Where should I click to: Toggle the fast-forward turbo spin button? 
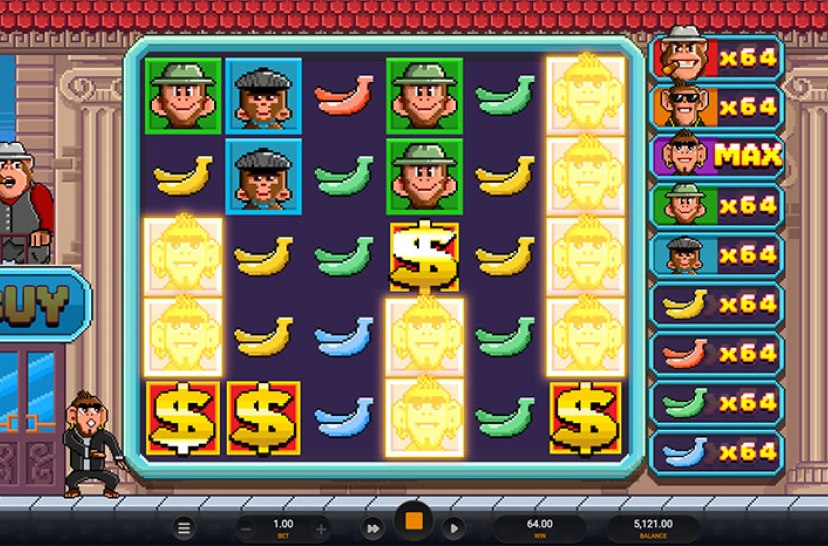373,528
